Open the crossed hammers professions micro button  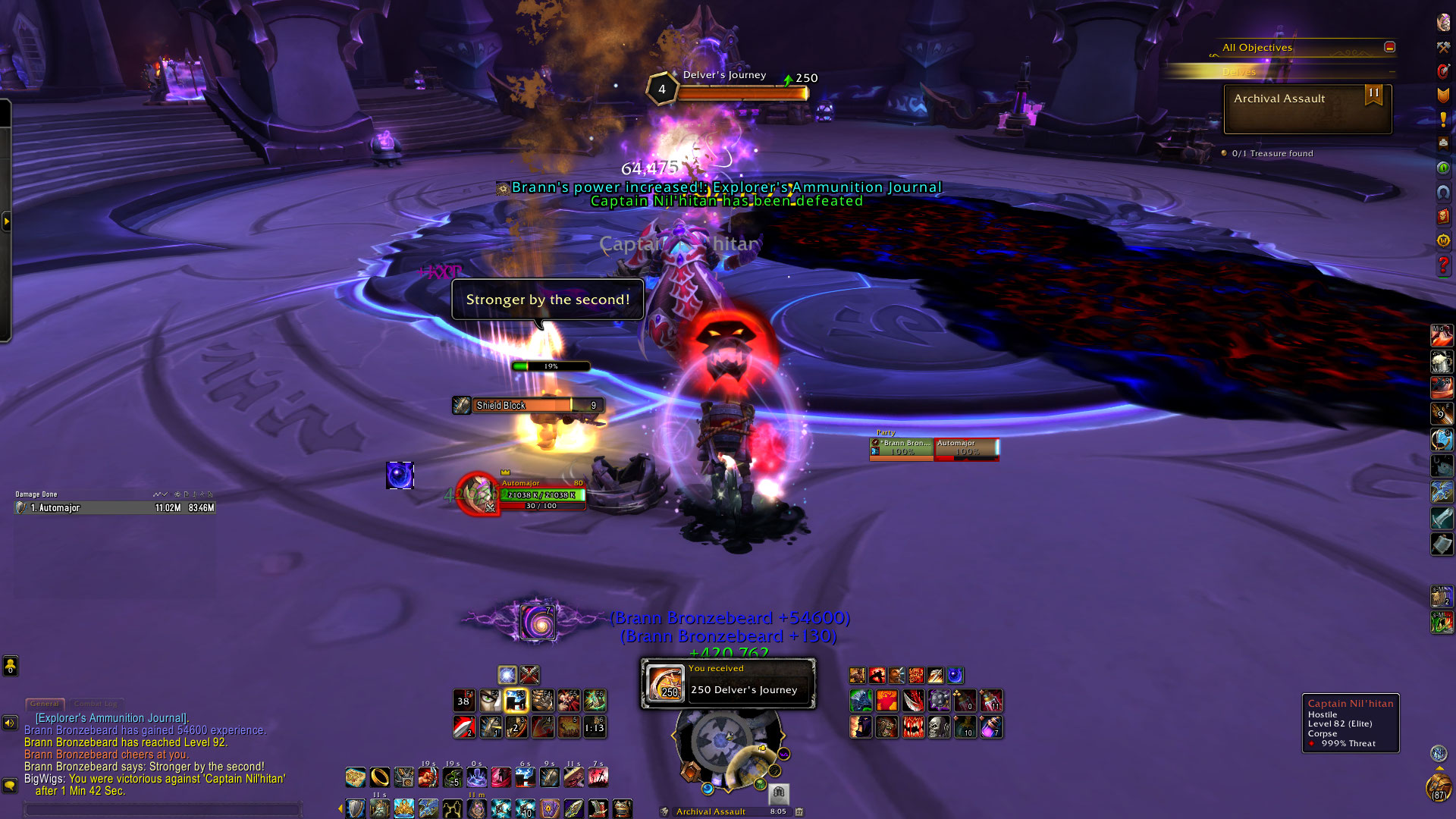coord(1443,47)
